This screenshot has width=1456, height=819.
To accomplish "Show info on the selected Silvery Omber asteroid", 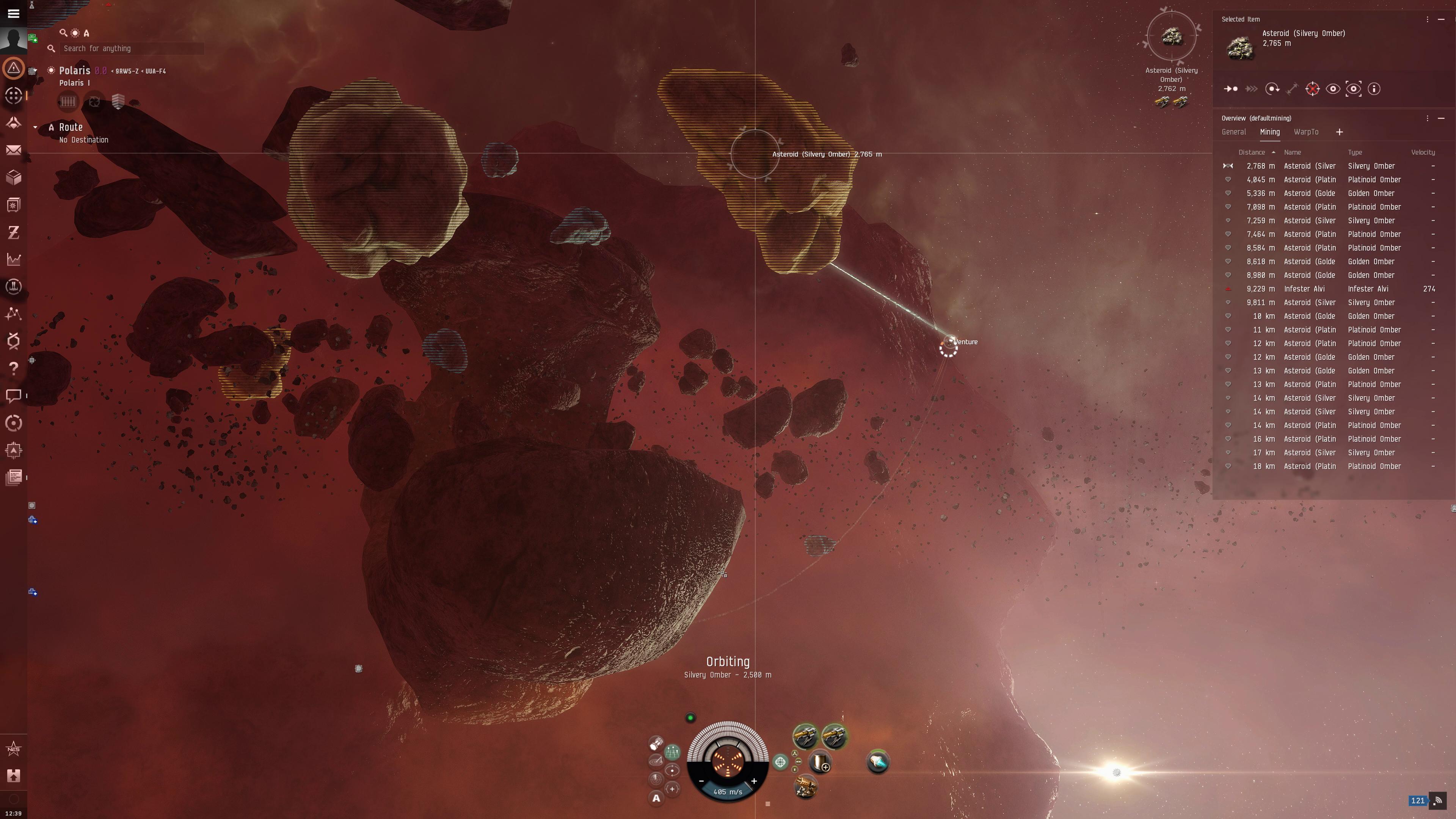I will (x=1374, y=89).
